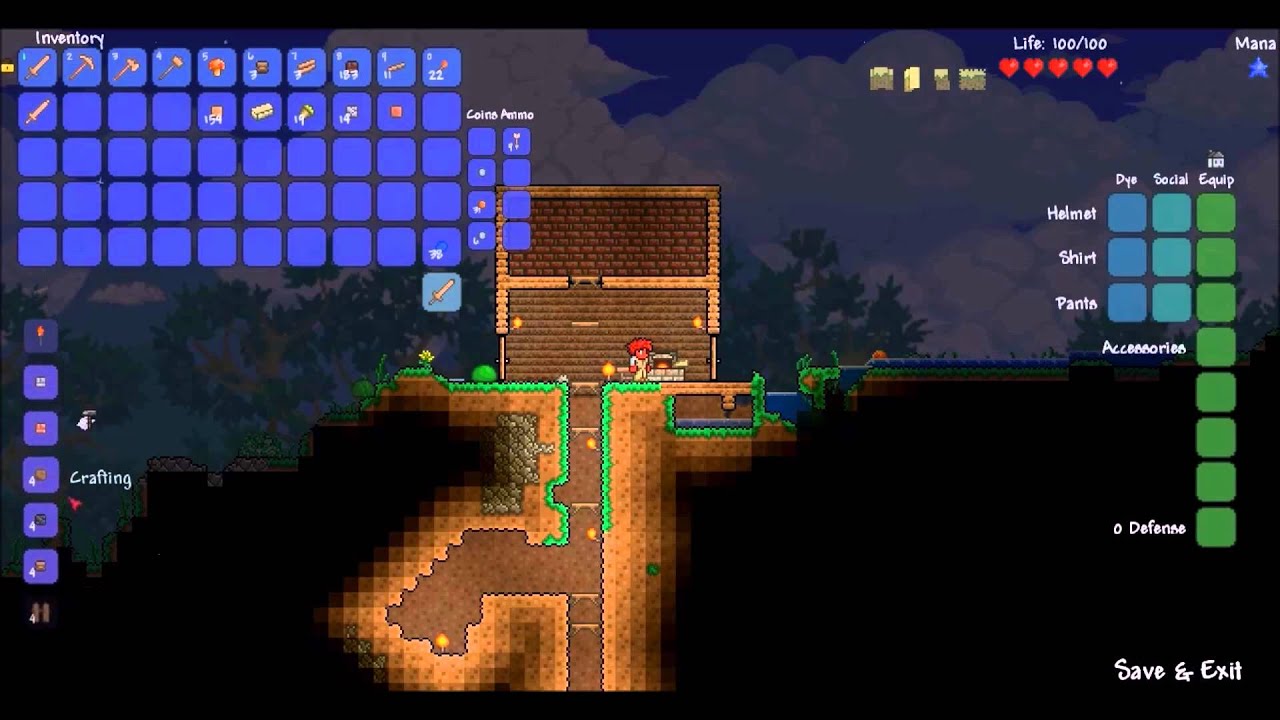Select the orange mushroom hotbar slot
1280x720 pixels.
(217, 67)
